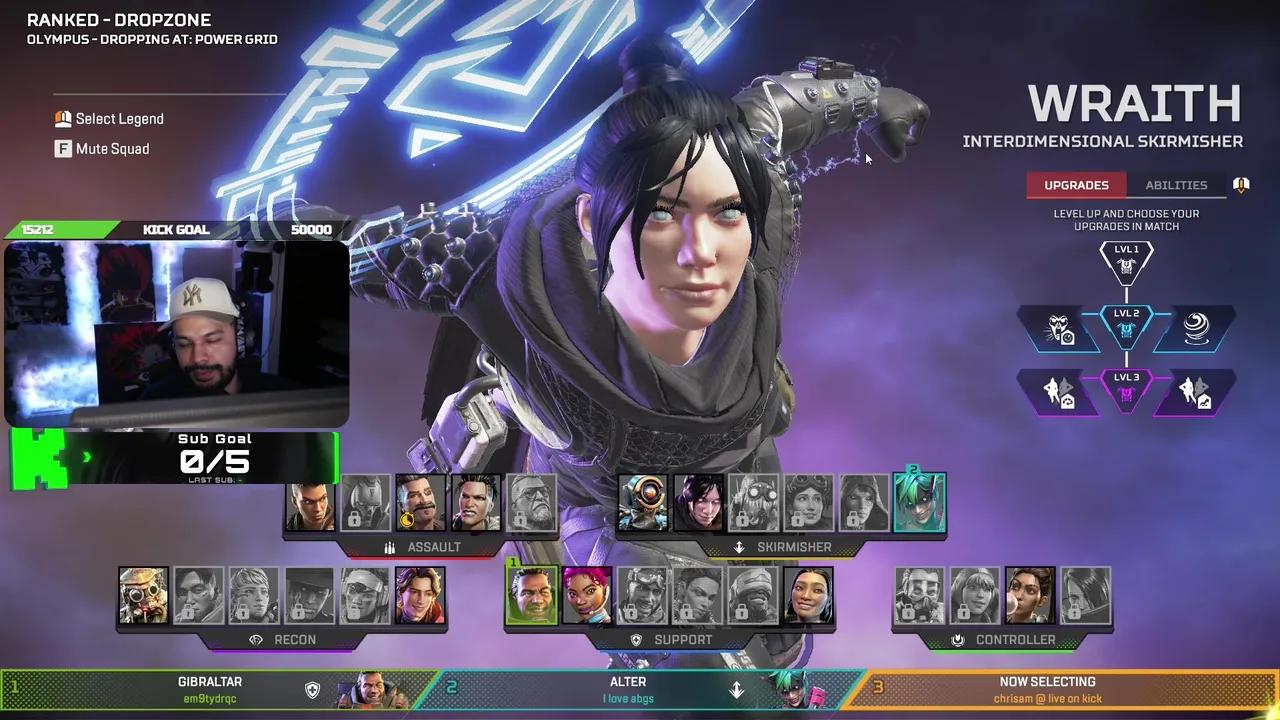Choose Conduit in the Support row

808,596
